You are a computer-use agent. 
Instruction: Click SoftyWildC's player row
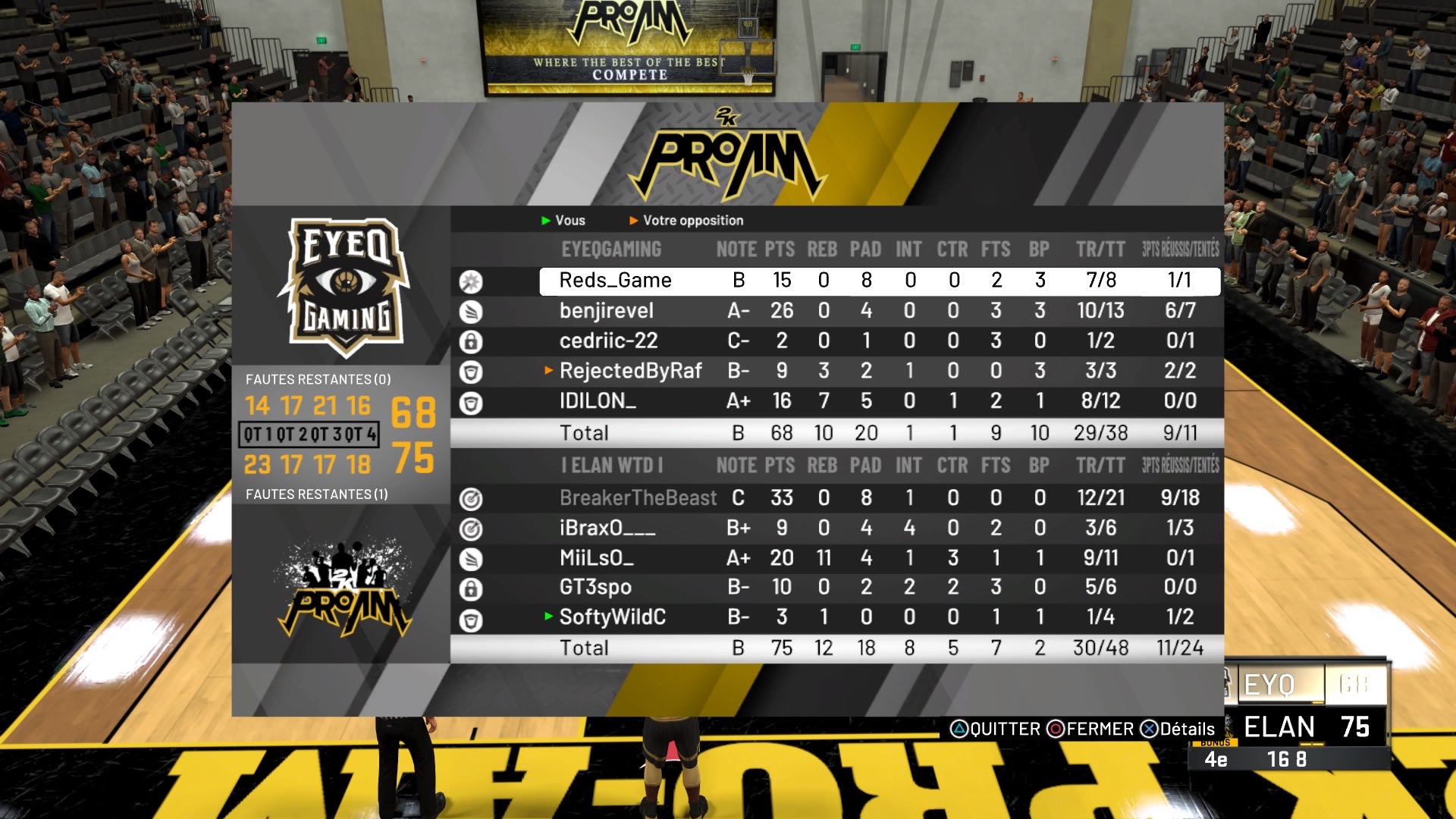[x=612, y=617]
